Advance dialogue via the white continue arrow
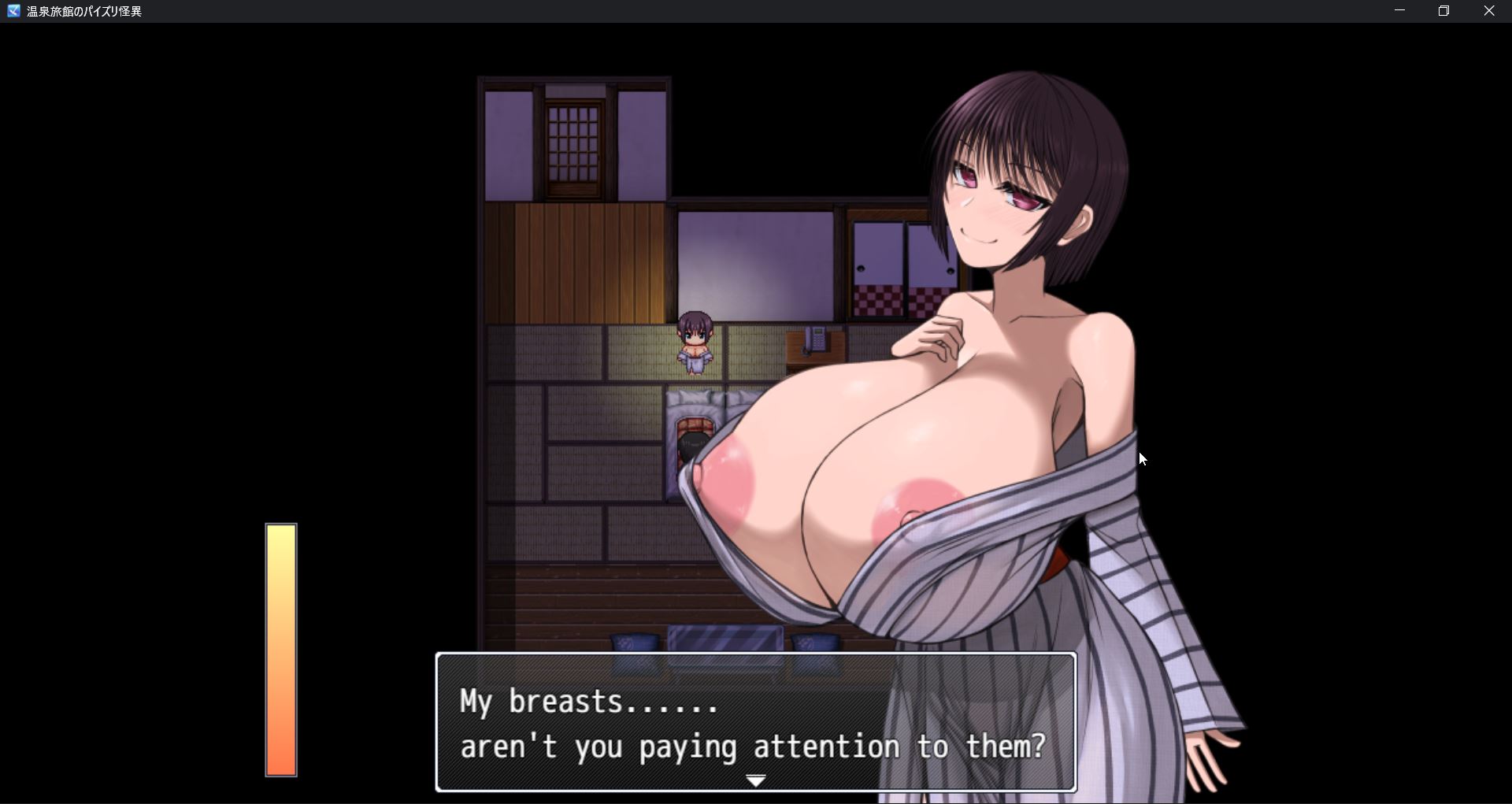Viewport: 1512px width, 804px height. pos(755,780)
